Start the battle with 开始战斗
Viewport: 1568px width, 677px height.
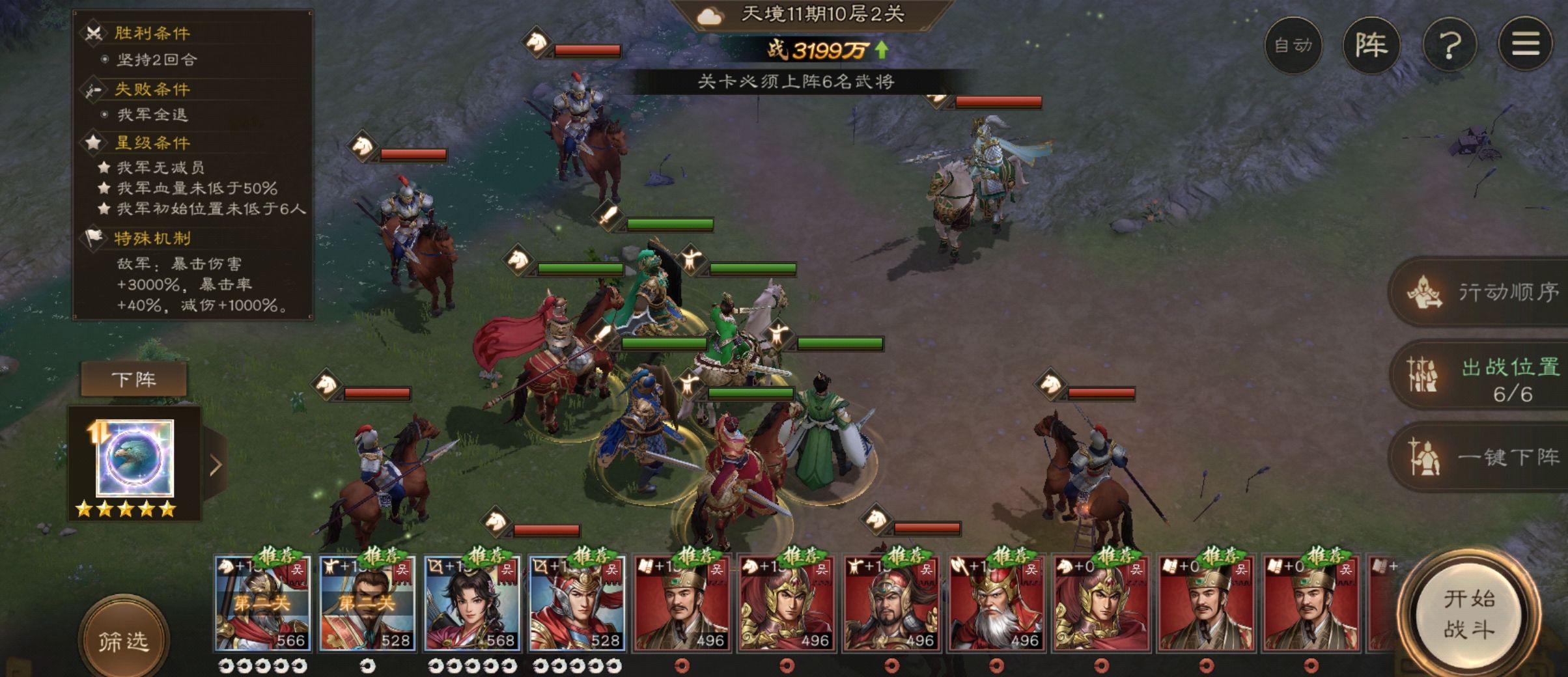pyautogui.click(x=1469, y=614)
